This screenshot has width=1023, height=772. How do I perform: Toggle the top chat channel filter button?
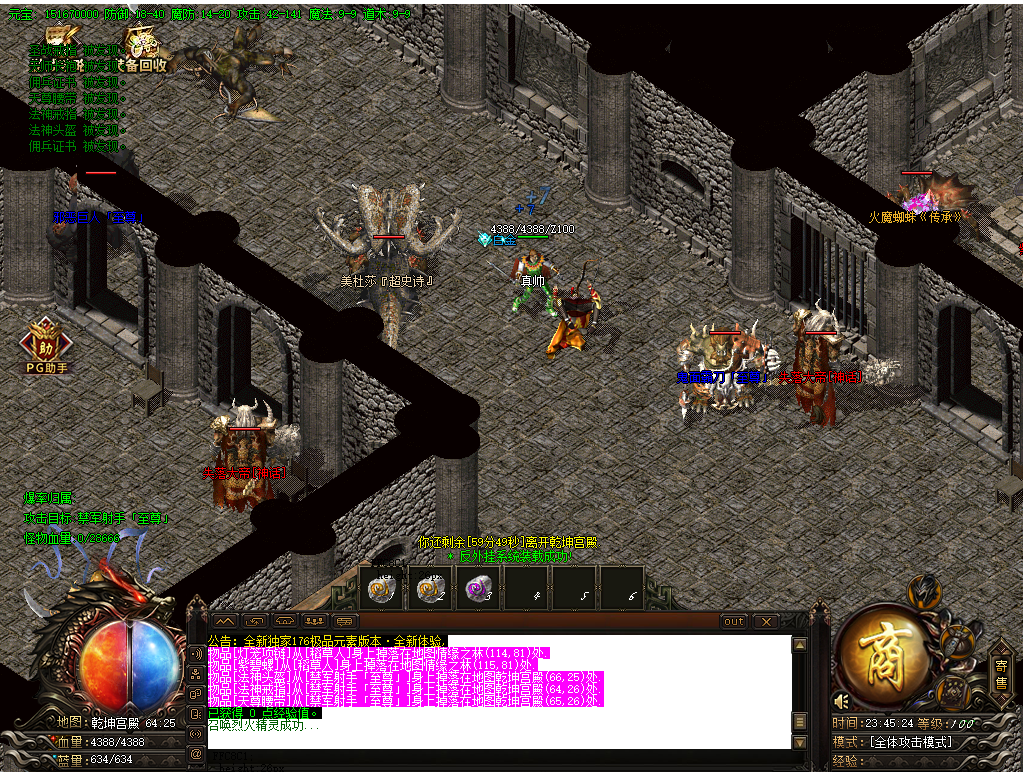coord(194,653)
